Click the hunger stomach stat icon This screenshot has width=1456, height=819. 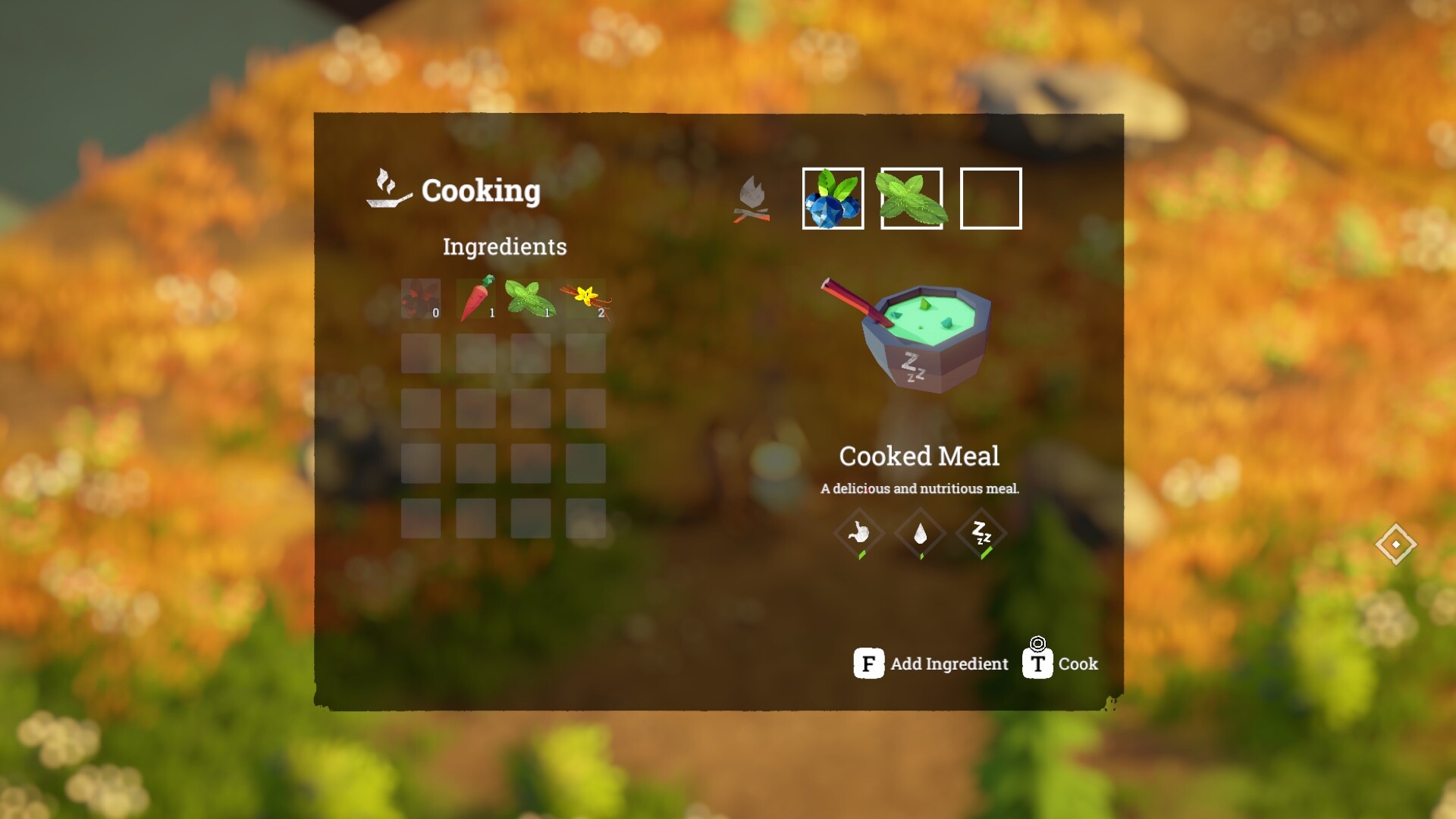[x=859, y=533]
